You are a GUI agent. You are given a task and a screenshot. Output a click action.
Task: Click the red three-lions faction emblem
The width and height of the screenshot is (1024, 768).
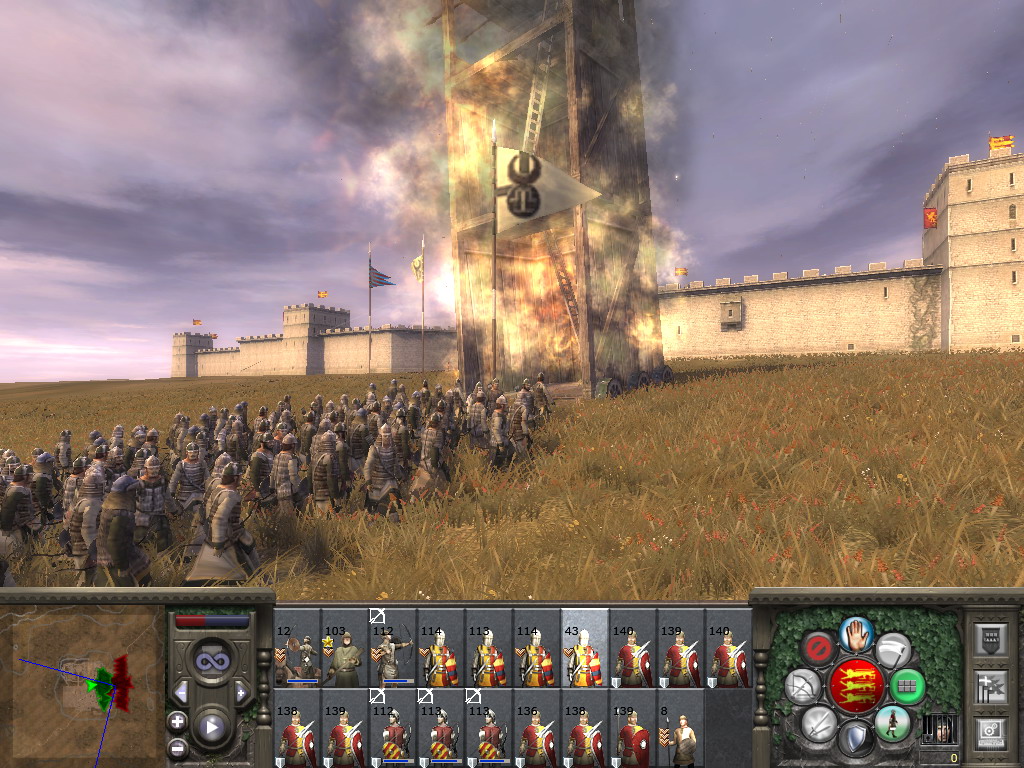point(856,686)
